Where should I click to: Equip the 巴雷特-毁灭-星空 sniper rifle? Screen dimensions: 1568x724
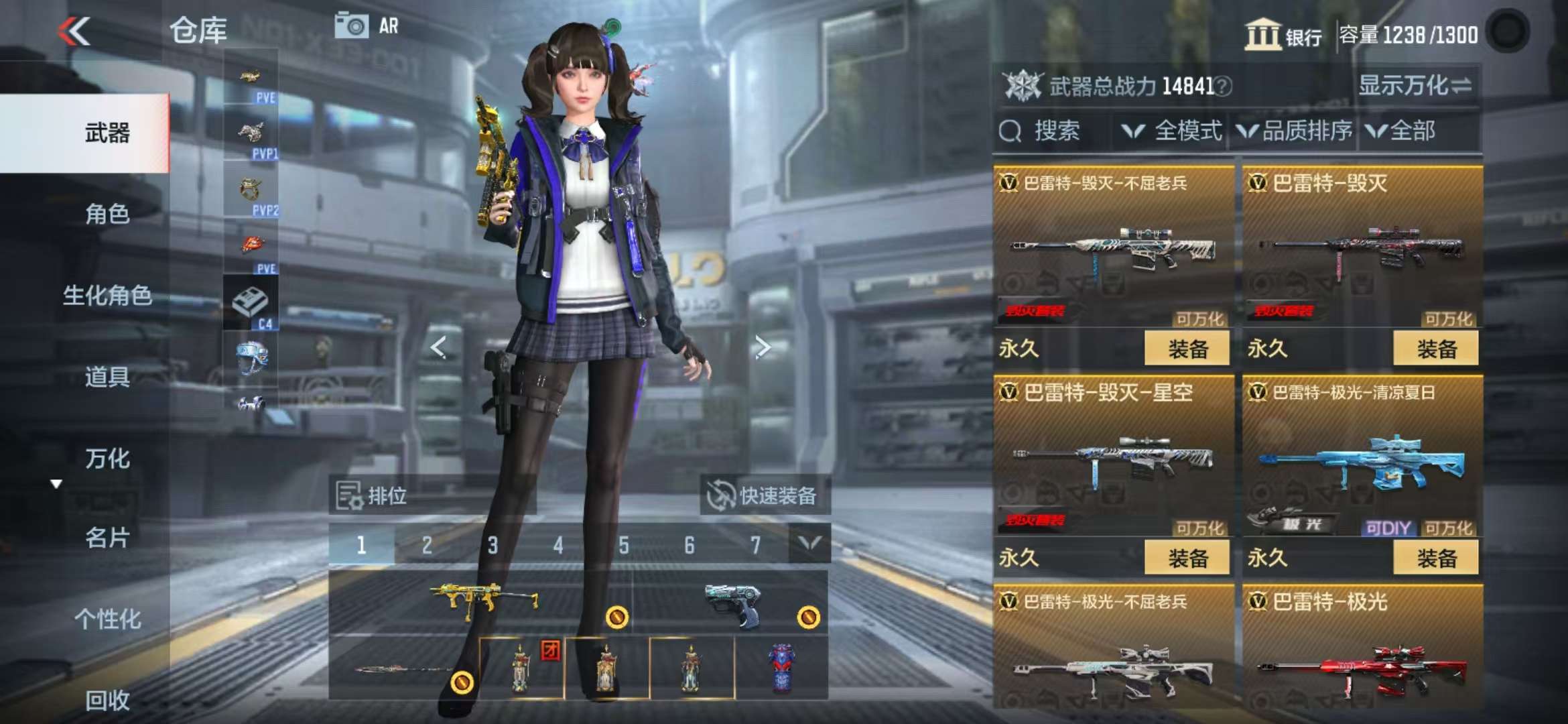[x=1187, y=558]
